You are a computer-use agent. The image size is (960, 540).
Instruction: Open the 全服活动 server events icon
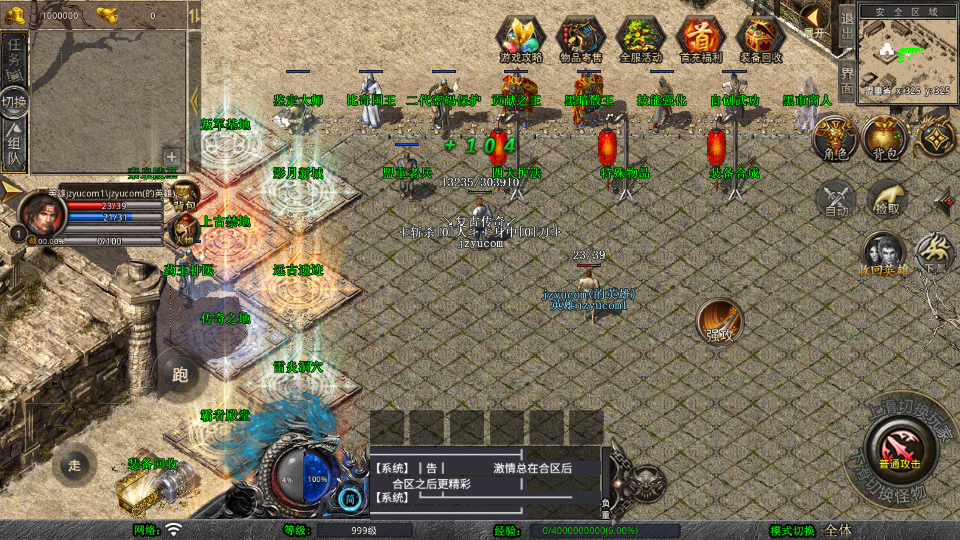click(x=641, y=39)
